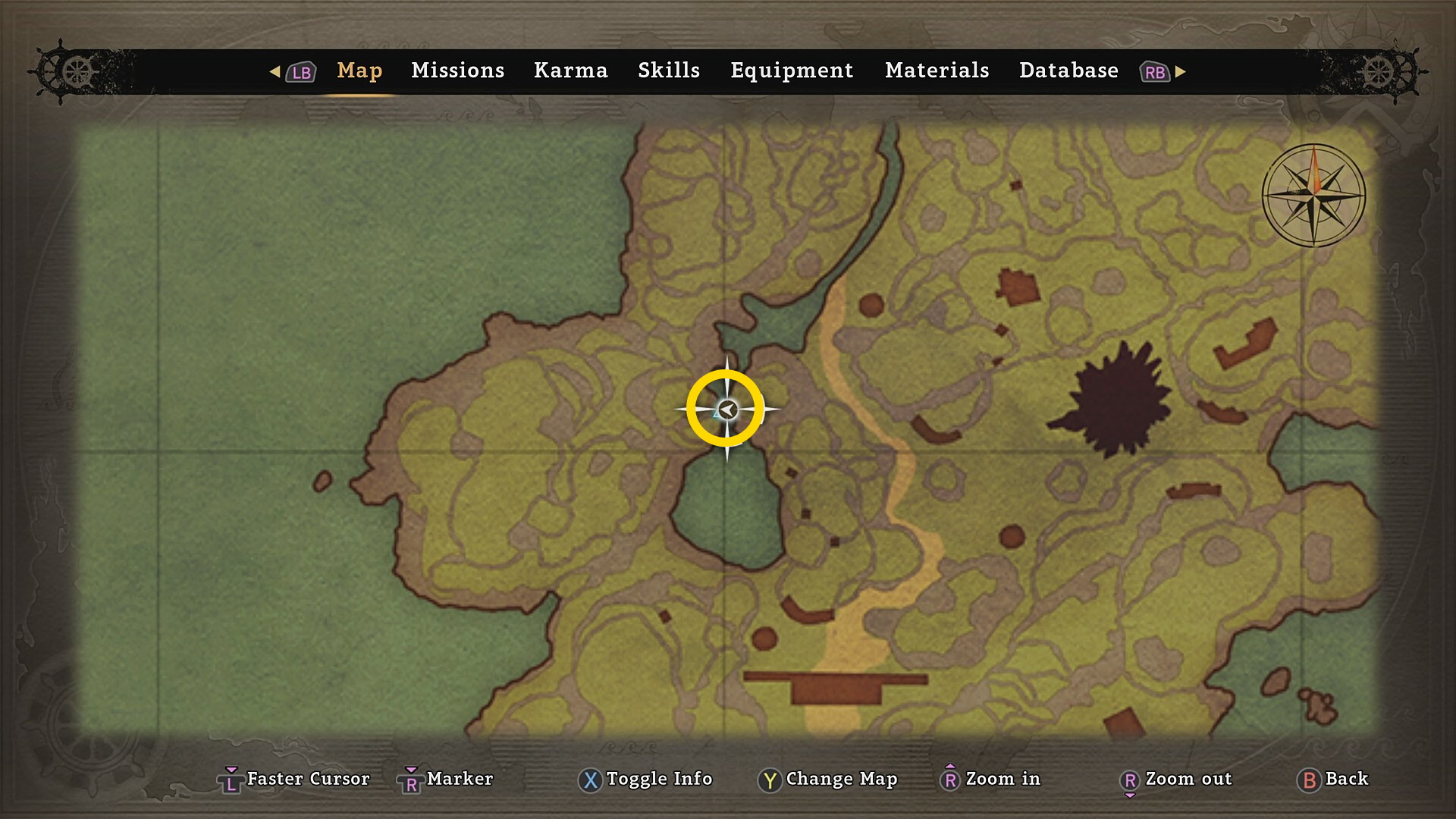Image resolution: width=1456 pixels, height=819 pixels.
Task: Click the compass rose on the map
Action: 1313,196
